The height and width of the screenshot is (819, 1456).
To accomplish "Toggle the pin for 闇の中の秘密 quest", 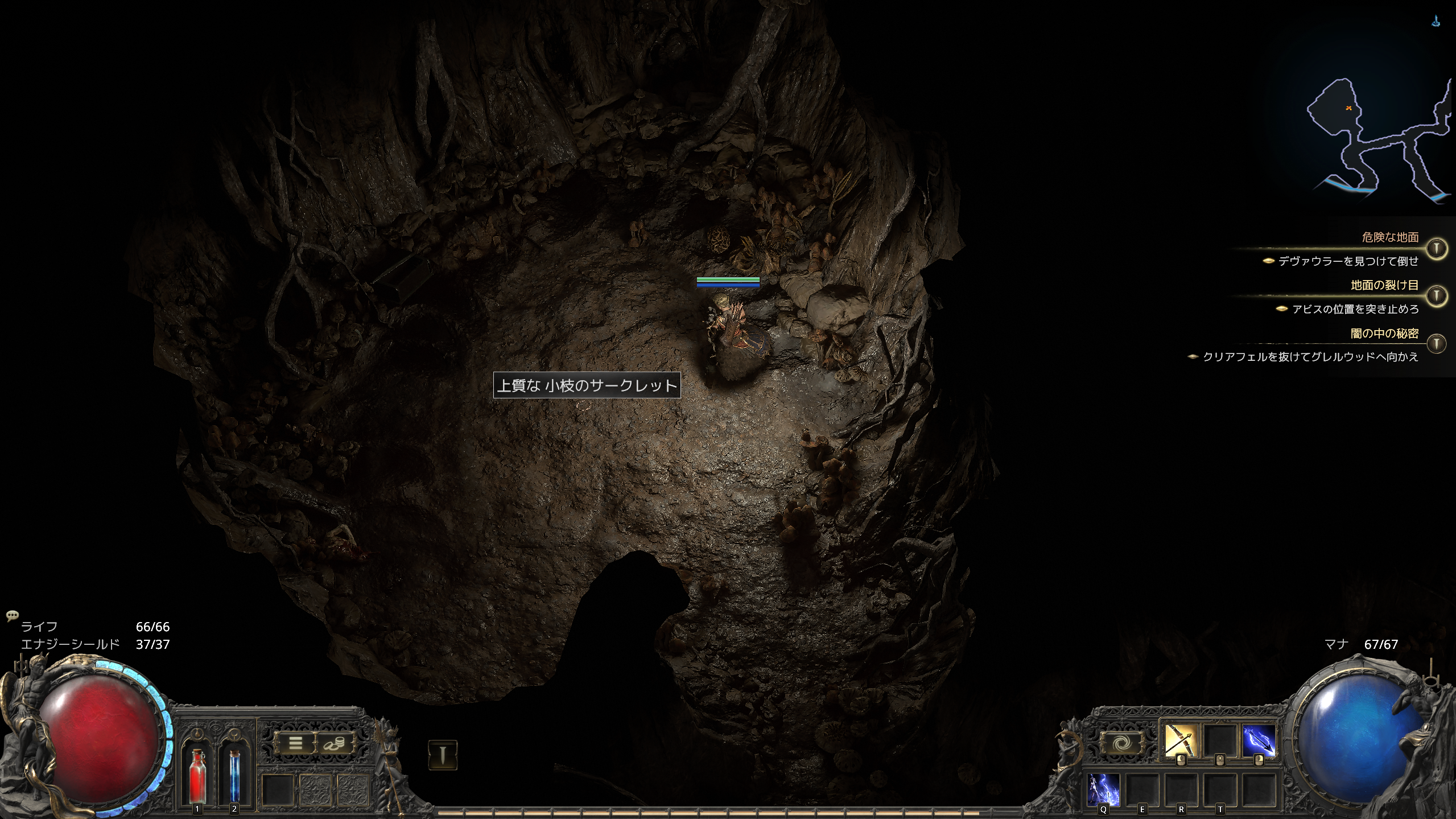I will (x=1437, y=343).
